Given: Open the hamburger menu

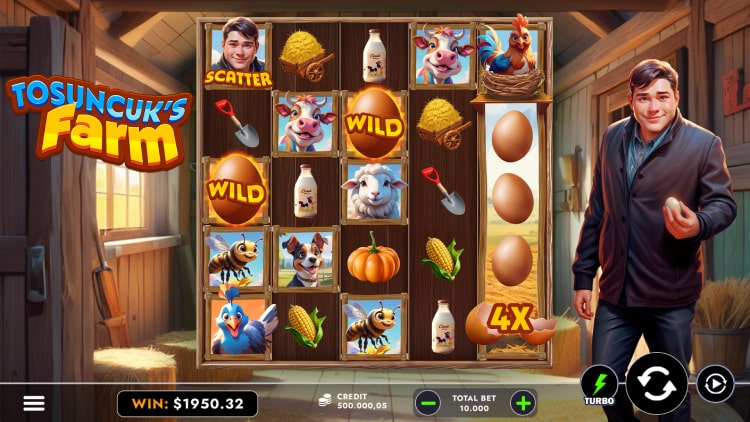Looking at the screenshot, I should click(x=34, y=403).
